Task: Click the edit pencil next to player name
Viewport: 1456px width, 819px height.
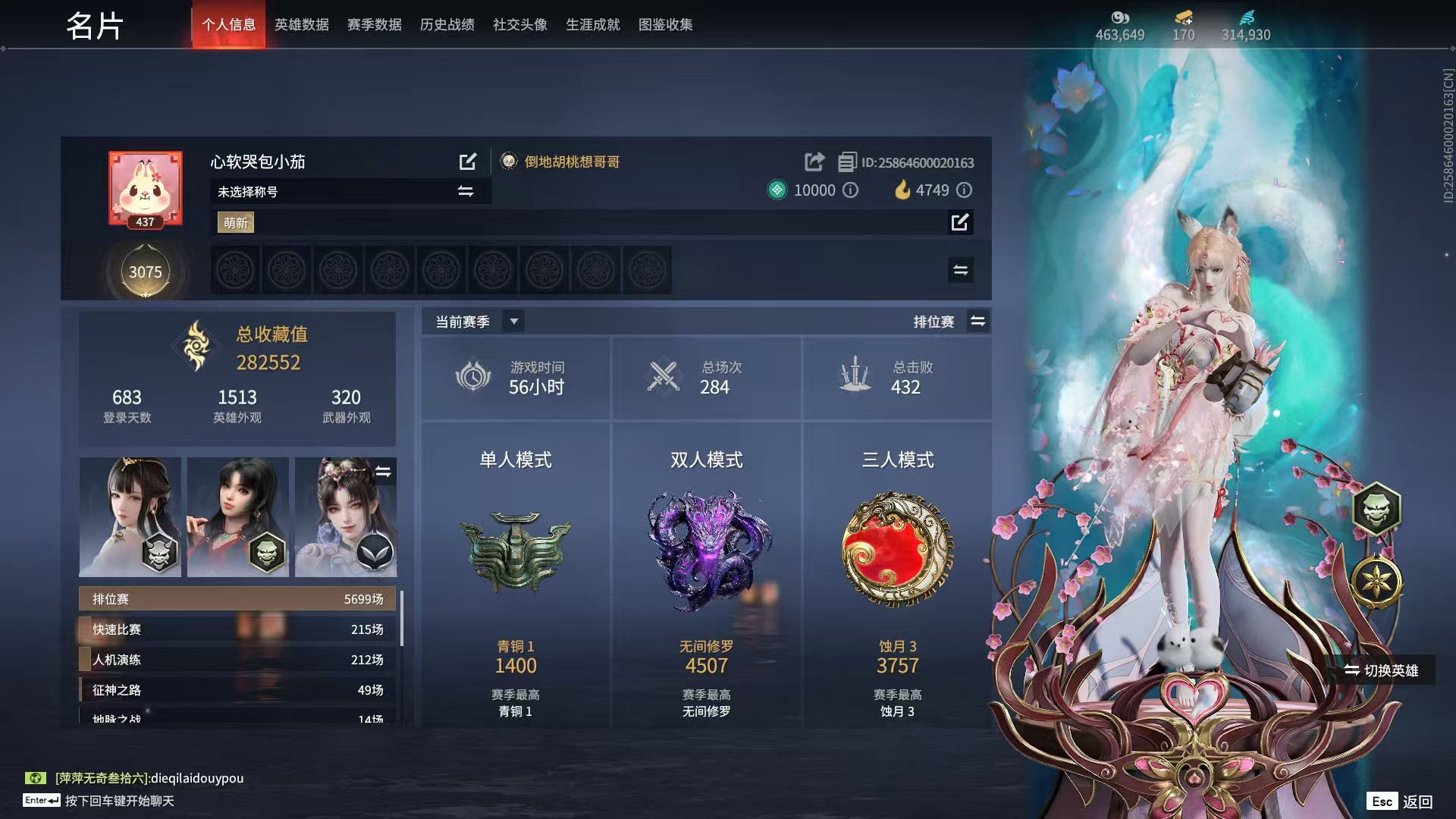Action: (468, 162)
